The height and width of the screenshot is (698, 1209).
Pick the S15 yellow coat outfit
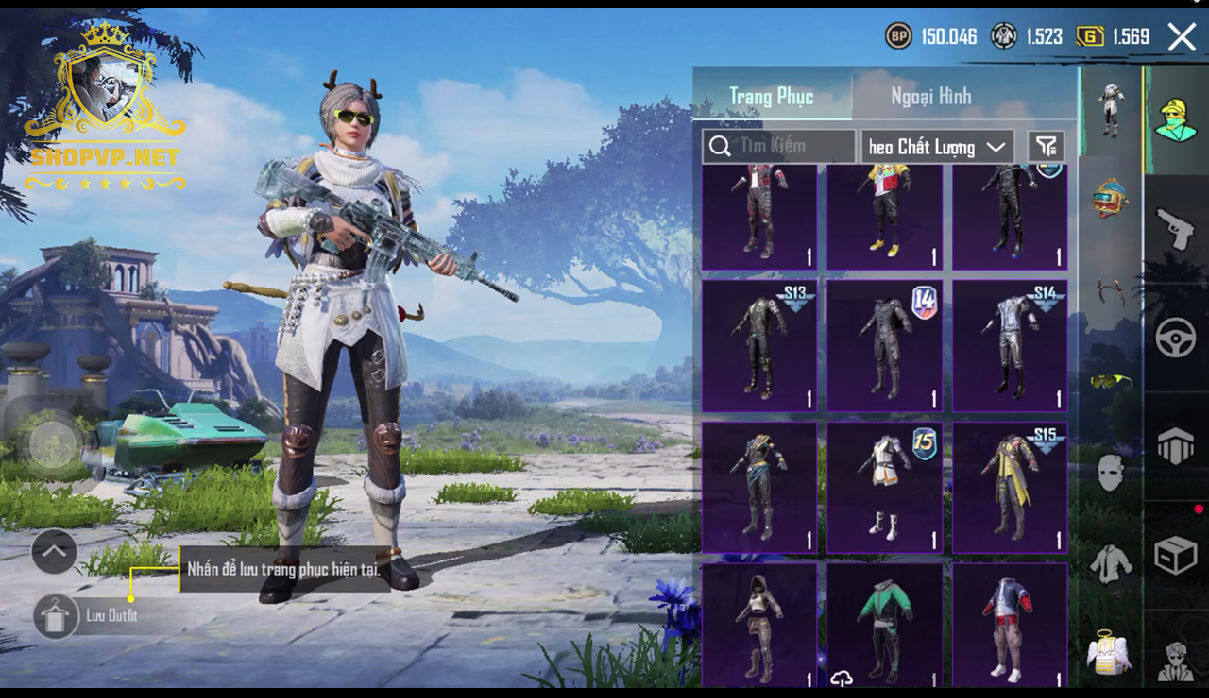pyautogui.click(x=1009, y=488)
